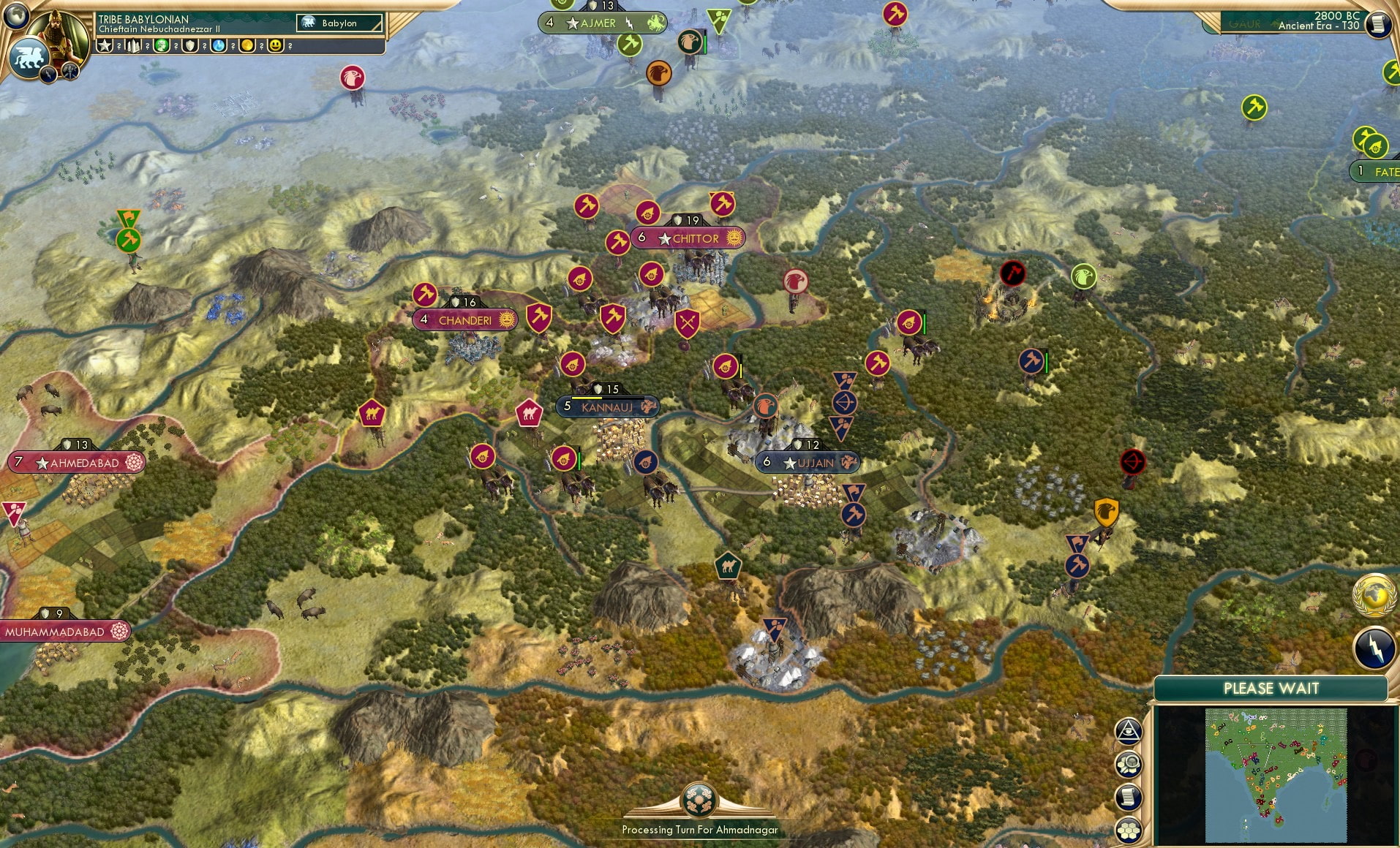Click the small globe button in top-left corner
The image size is (1400, 848).
point(18,16)
